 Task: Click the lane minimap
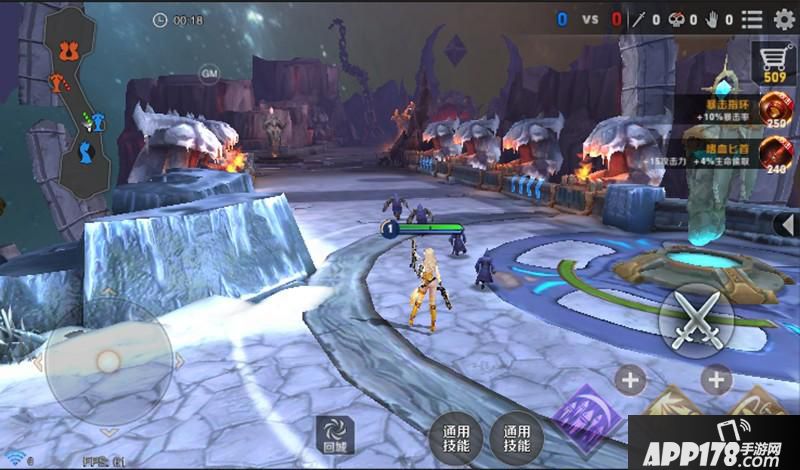point(79,100)
